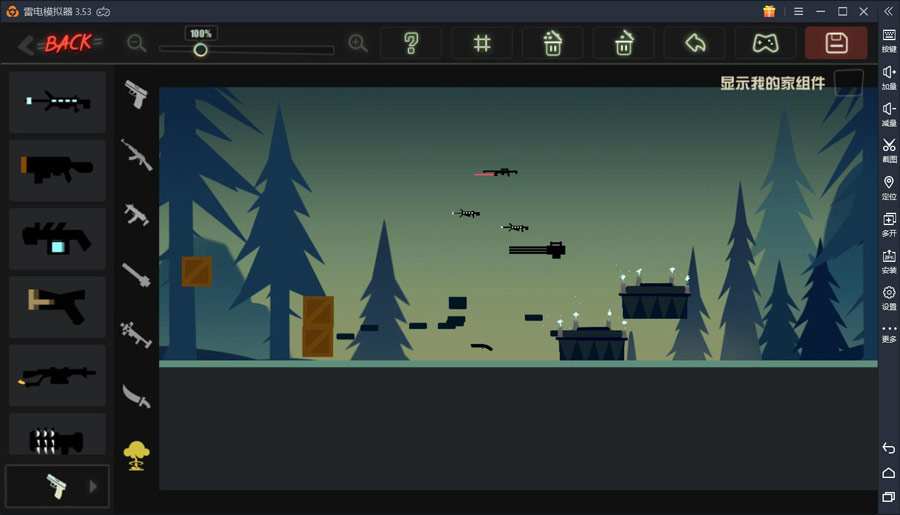Toggle the grid with the hash button

tap(482, 43)
